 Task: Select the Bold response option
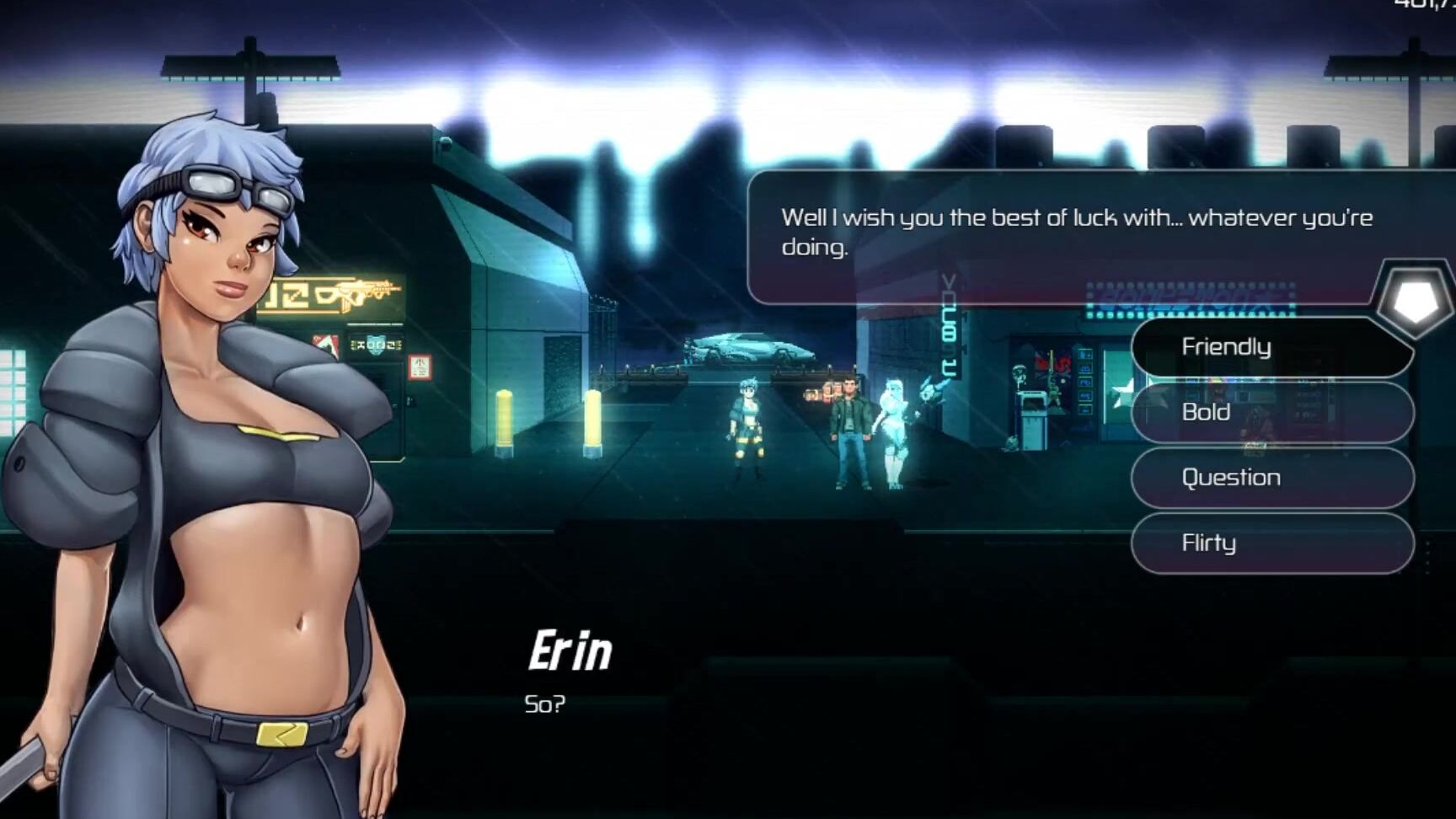click(x=1271, y=412)
